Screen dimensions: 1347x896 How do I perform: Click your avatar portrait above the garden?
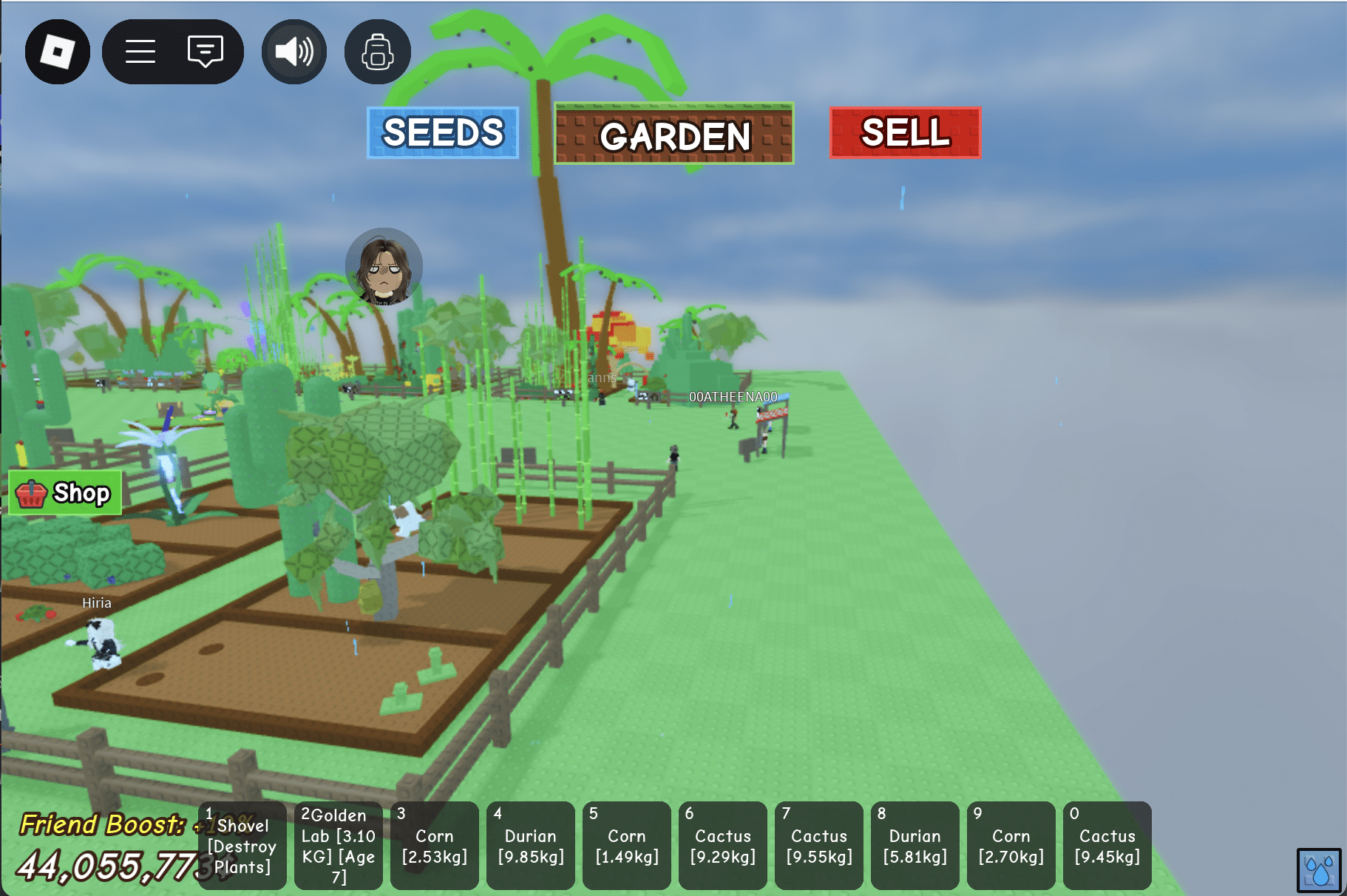[x=383, y=268]
